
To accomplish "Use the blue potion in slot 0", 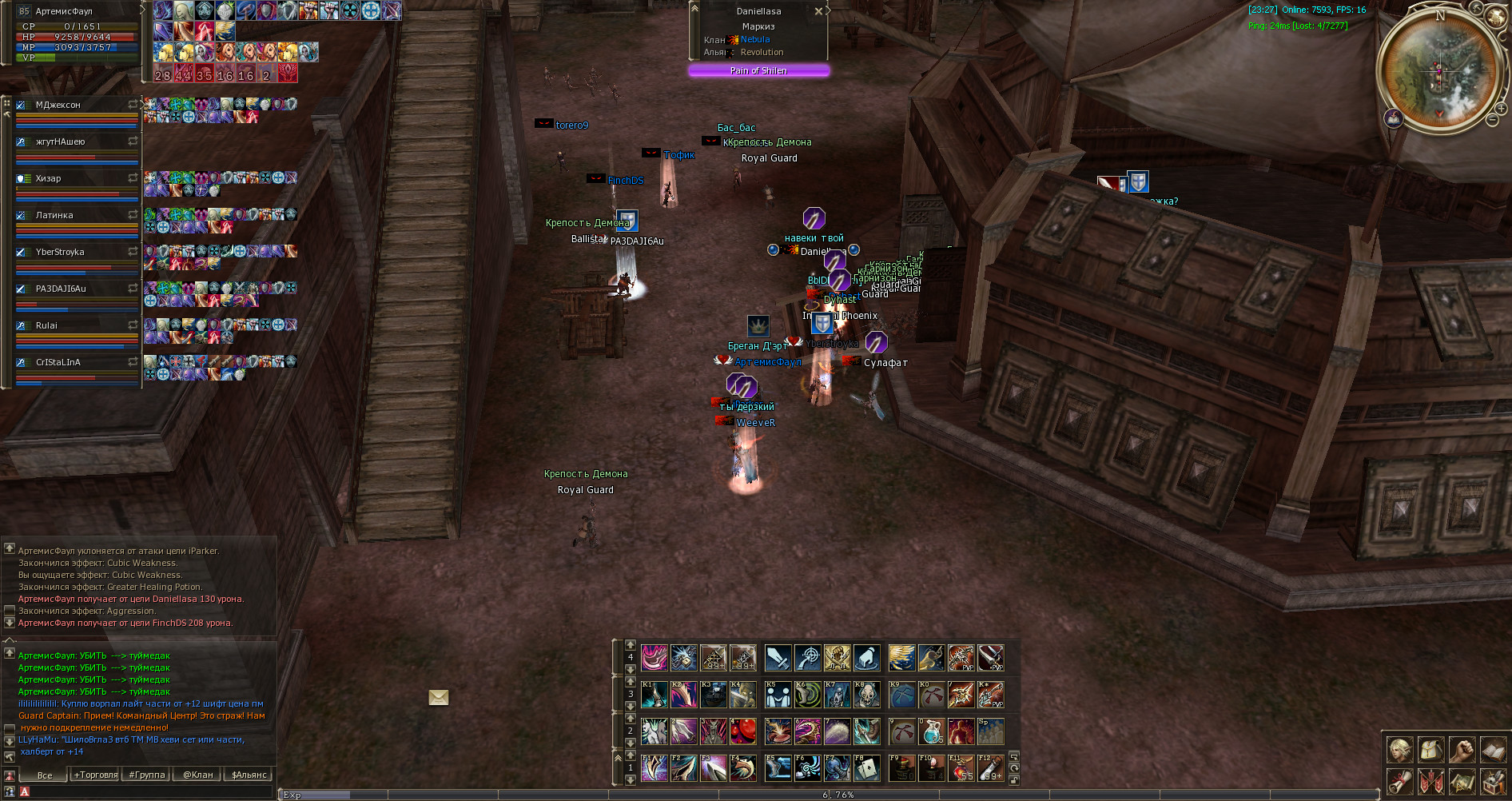I will 932,731.
